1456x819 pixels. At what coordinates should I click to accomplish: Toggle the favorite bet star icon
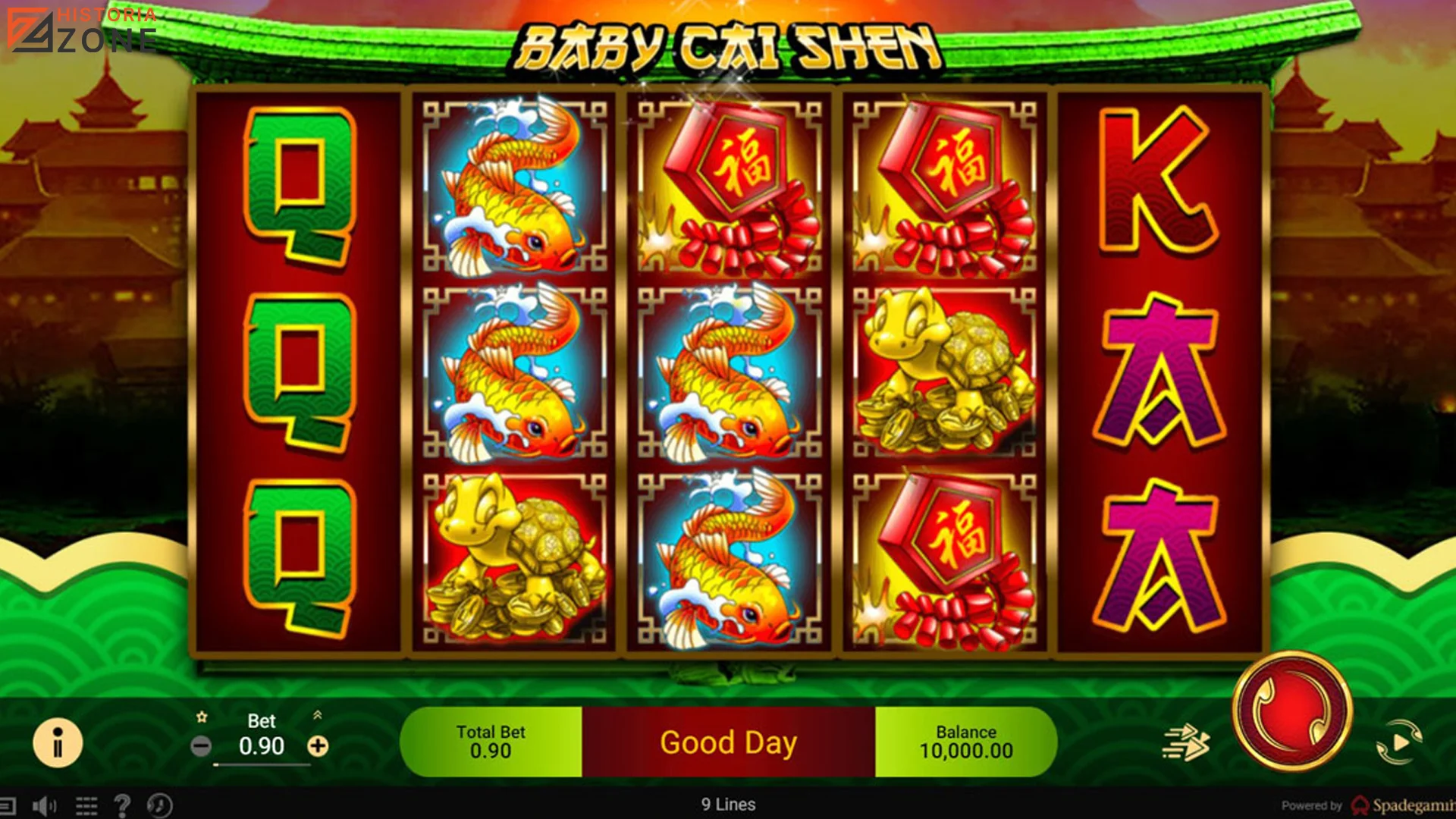click(203, 716)
